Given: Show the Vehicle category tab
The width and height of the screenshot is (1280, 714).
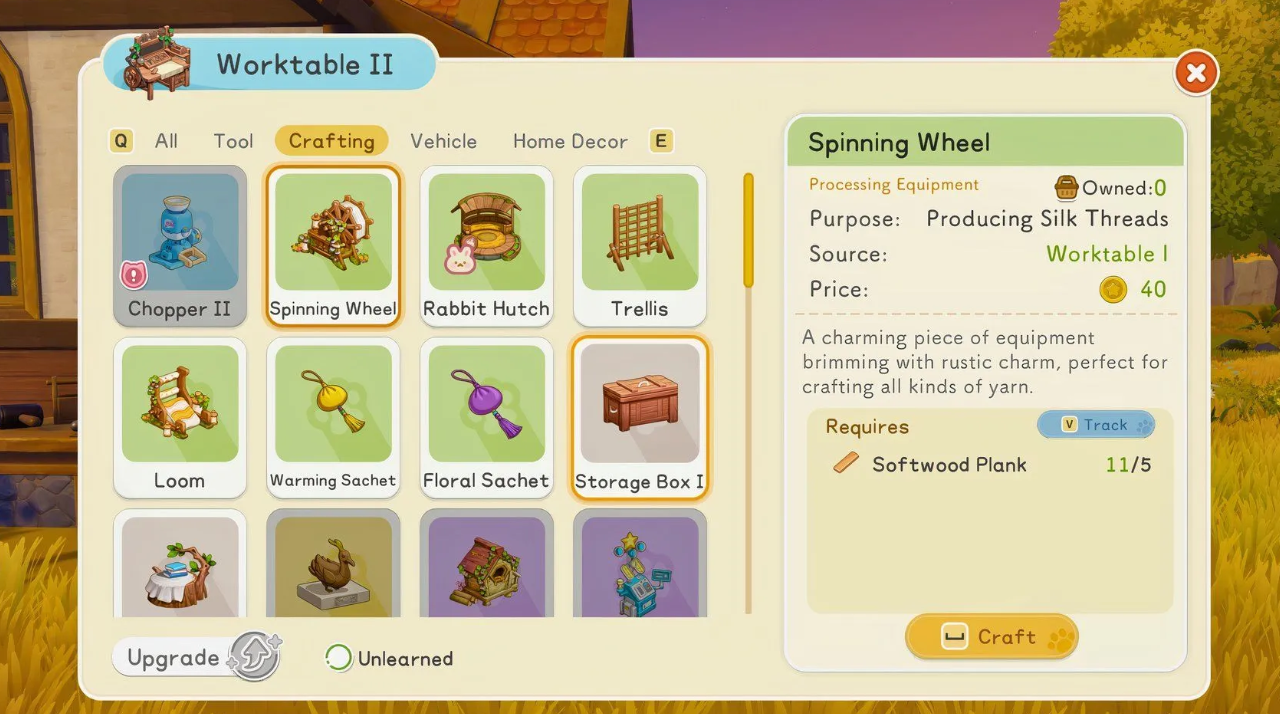Looking at the screenshot, I should 443,141.
